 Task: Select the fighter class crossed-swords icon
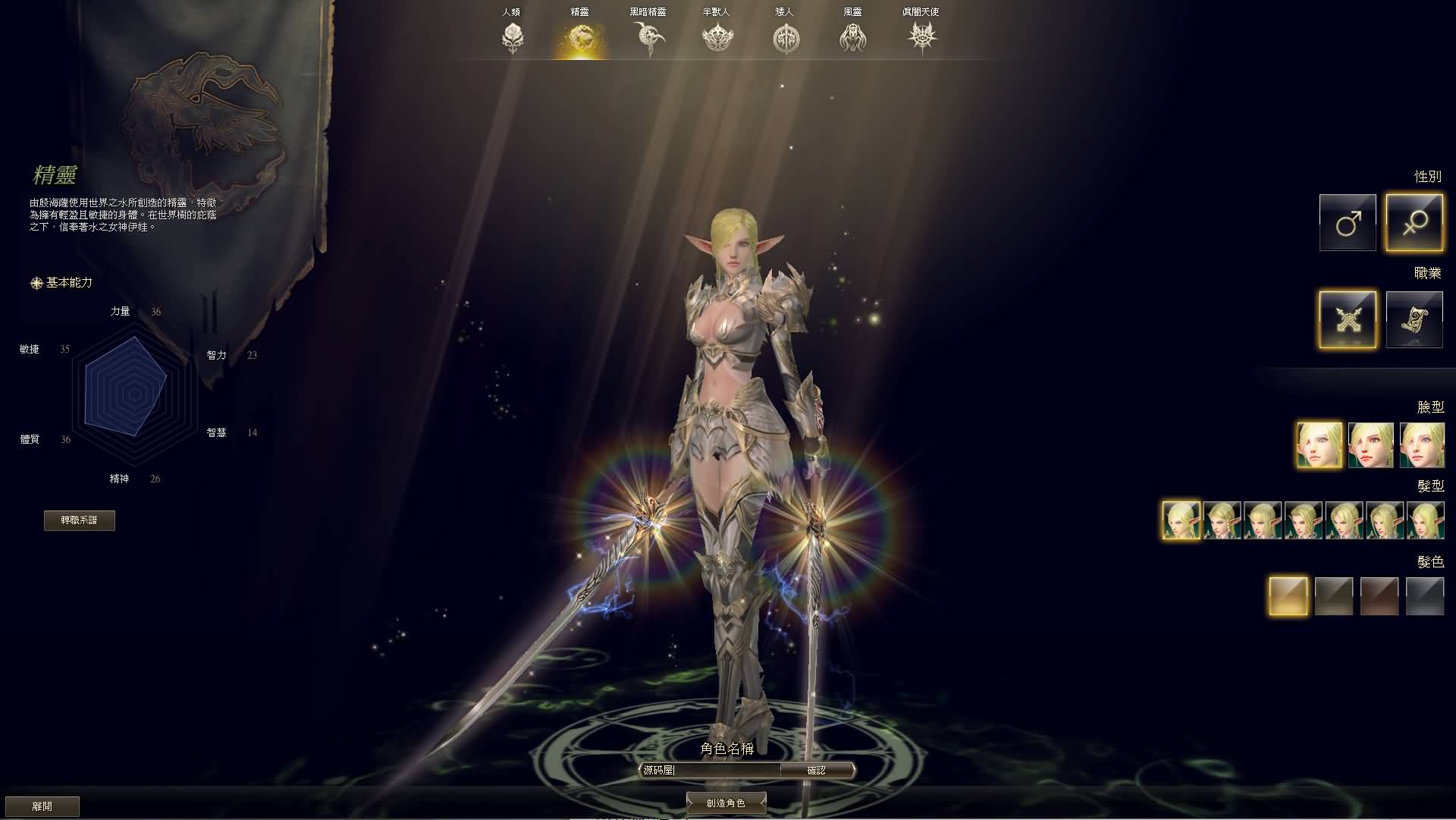click(x=1348, y=319)
